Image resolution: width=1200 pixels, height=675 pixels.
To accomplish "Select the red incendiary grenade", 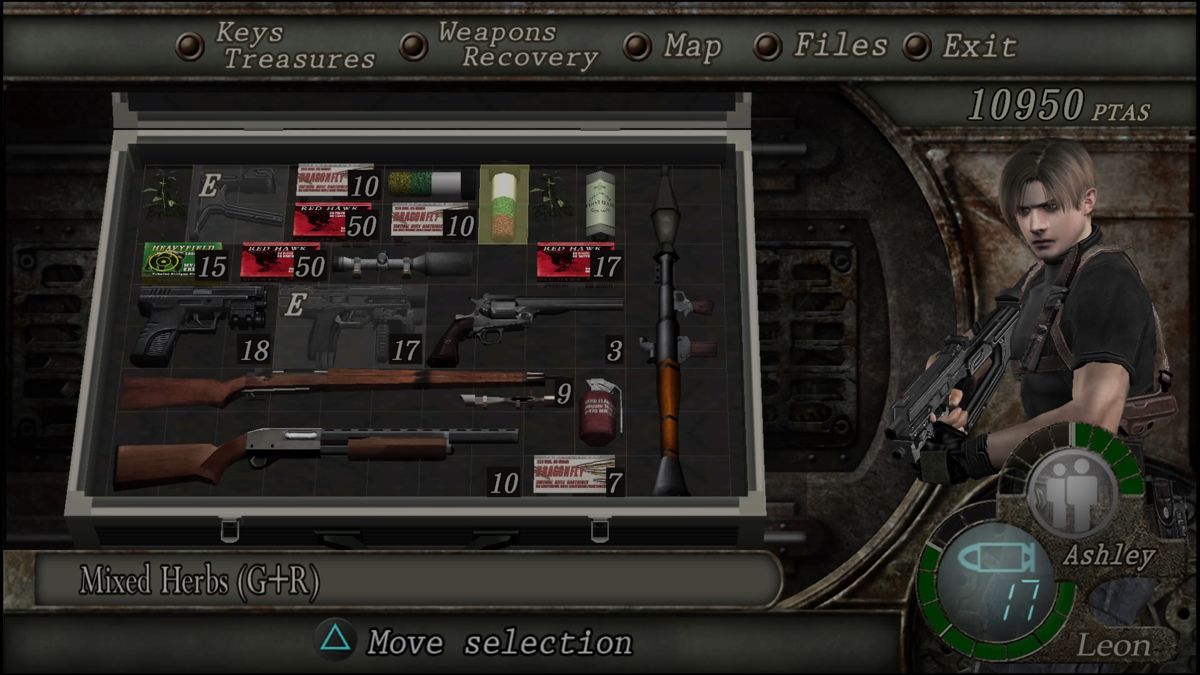I will [x=600, y=411].
